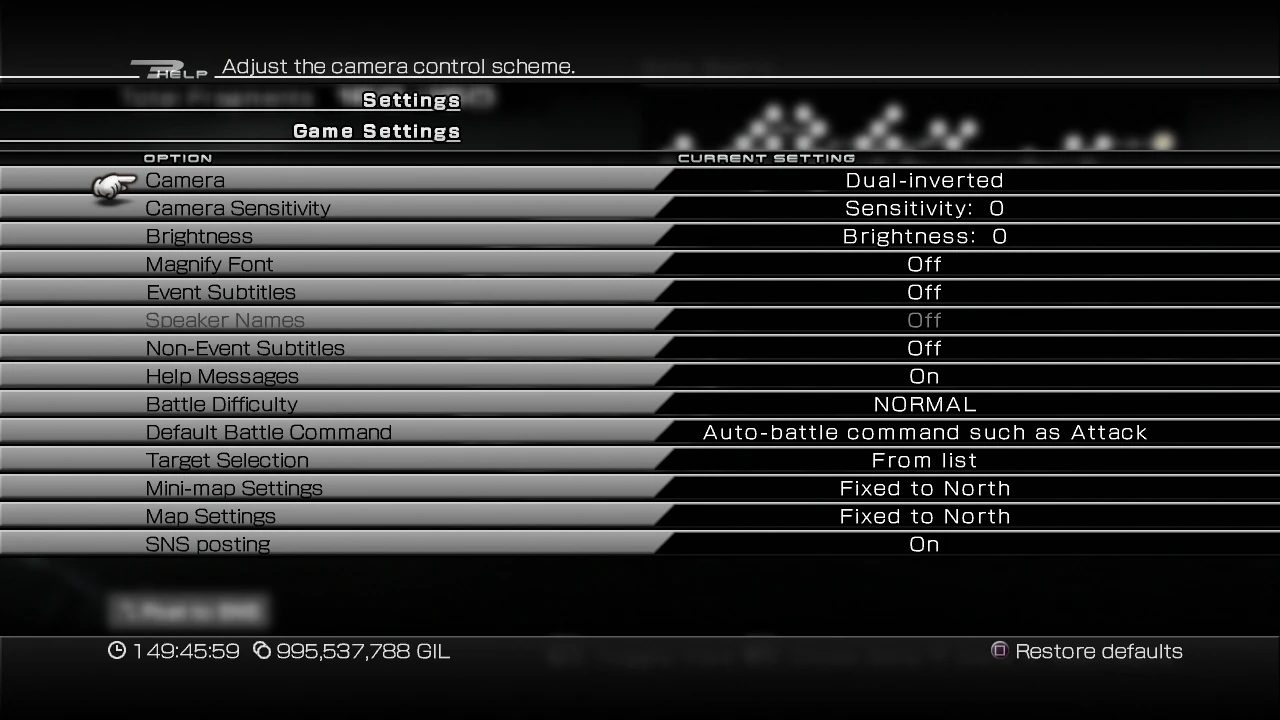1280x720 pixels.
Task: Click the coin icon next to the GIL amount
Action: tap(262, 651)
